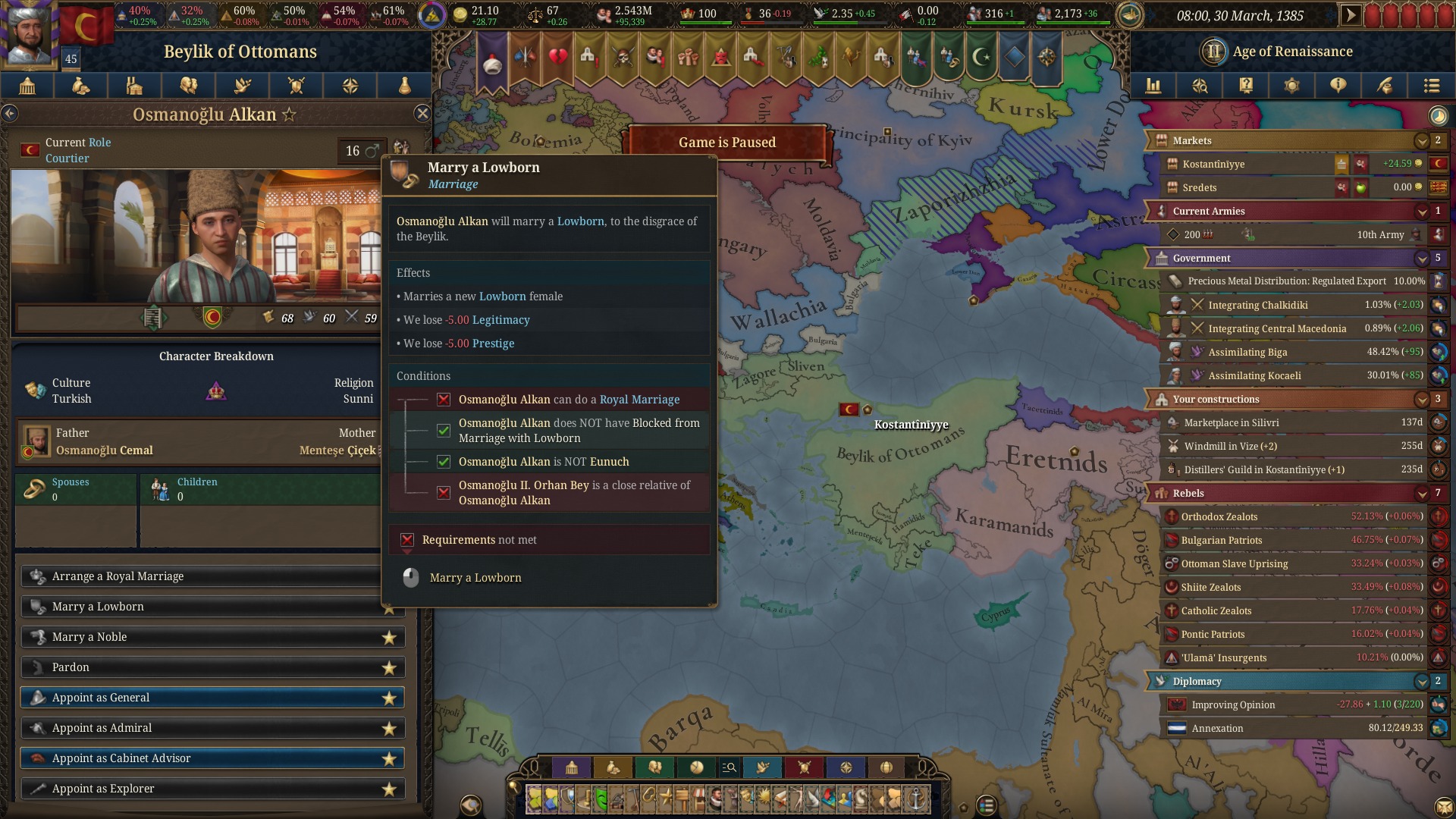Open the game settings gear icon

[x=1292, y=86]
